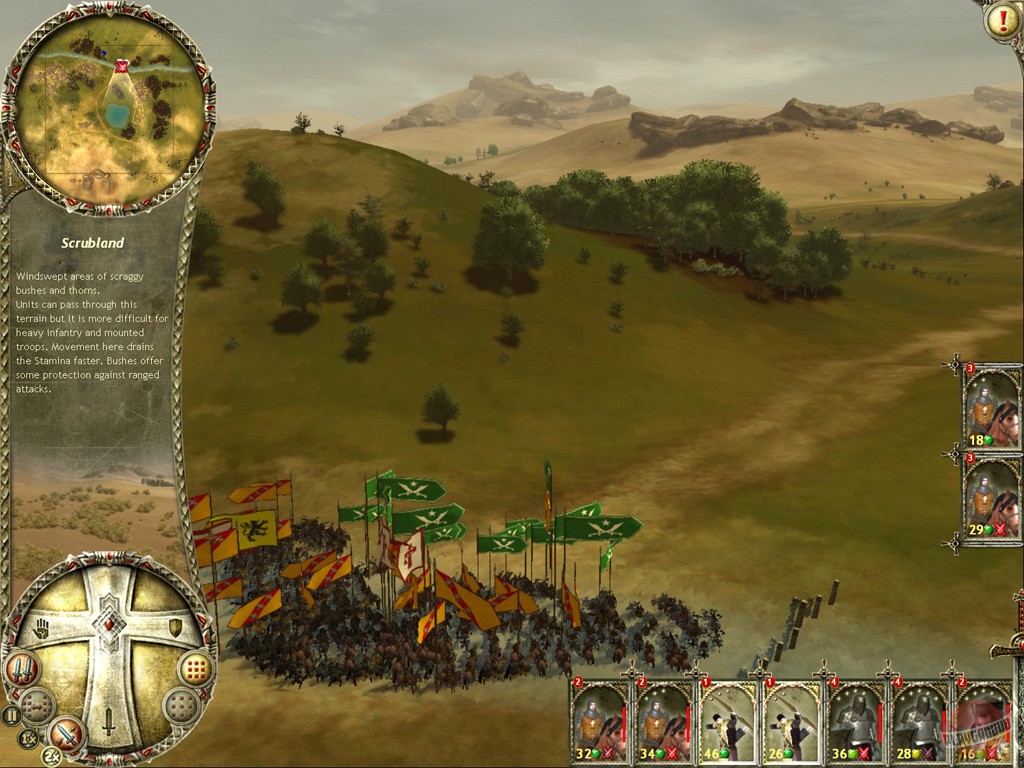Select the mounted unit card showing 34

[664, 722]
